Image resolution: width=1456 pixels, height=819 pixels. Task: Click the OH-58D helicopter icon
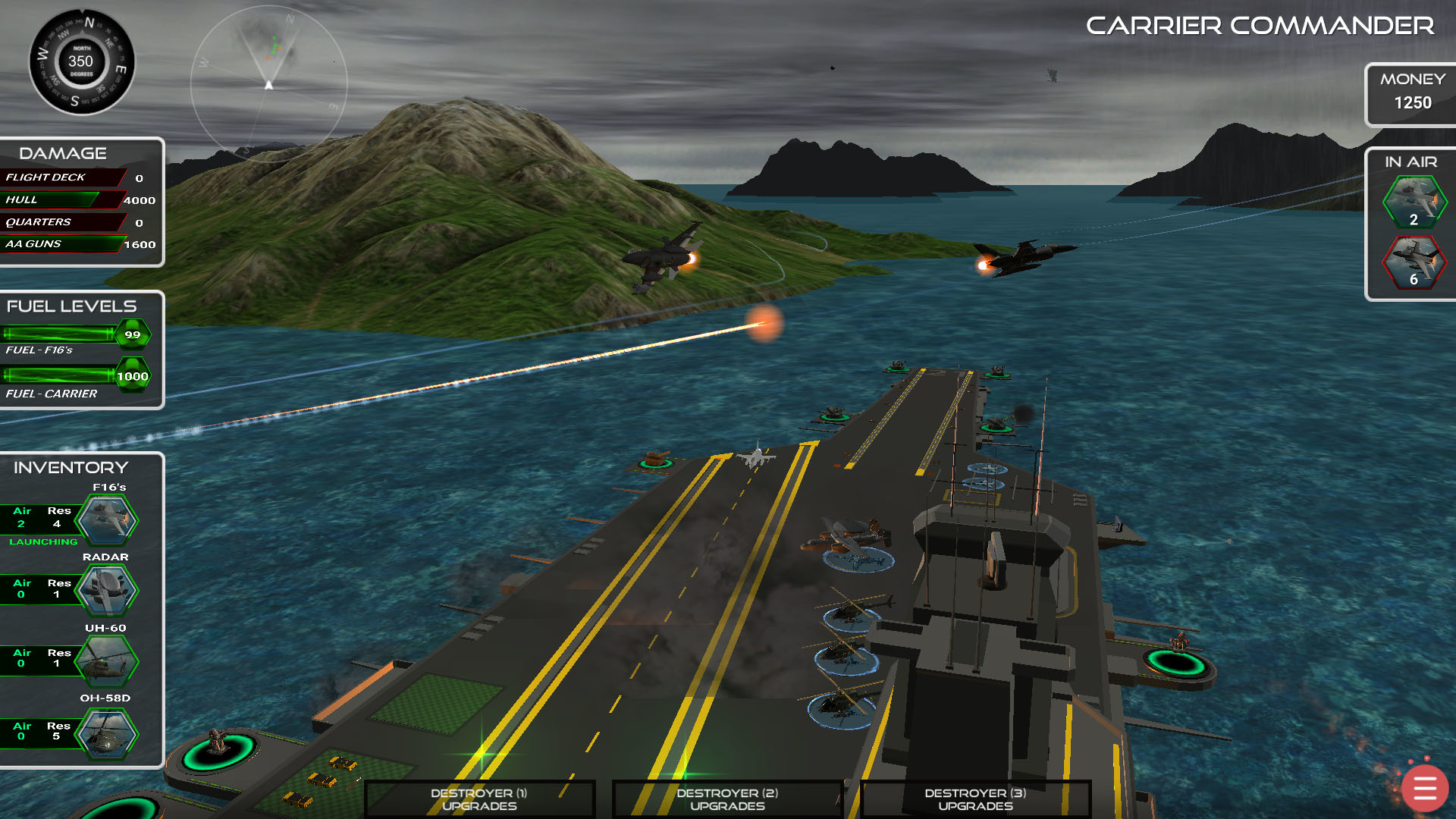(x=106, y=730)
